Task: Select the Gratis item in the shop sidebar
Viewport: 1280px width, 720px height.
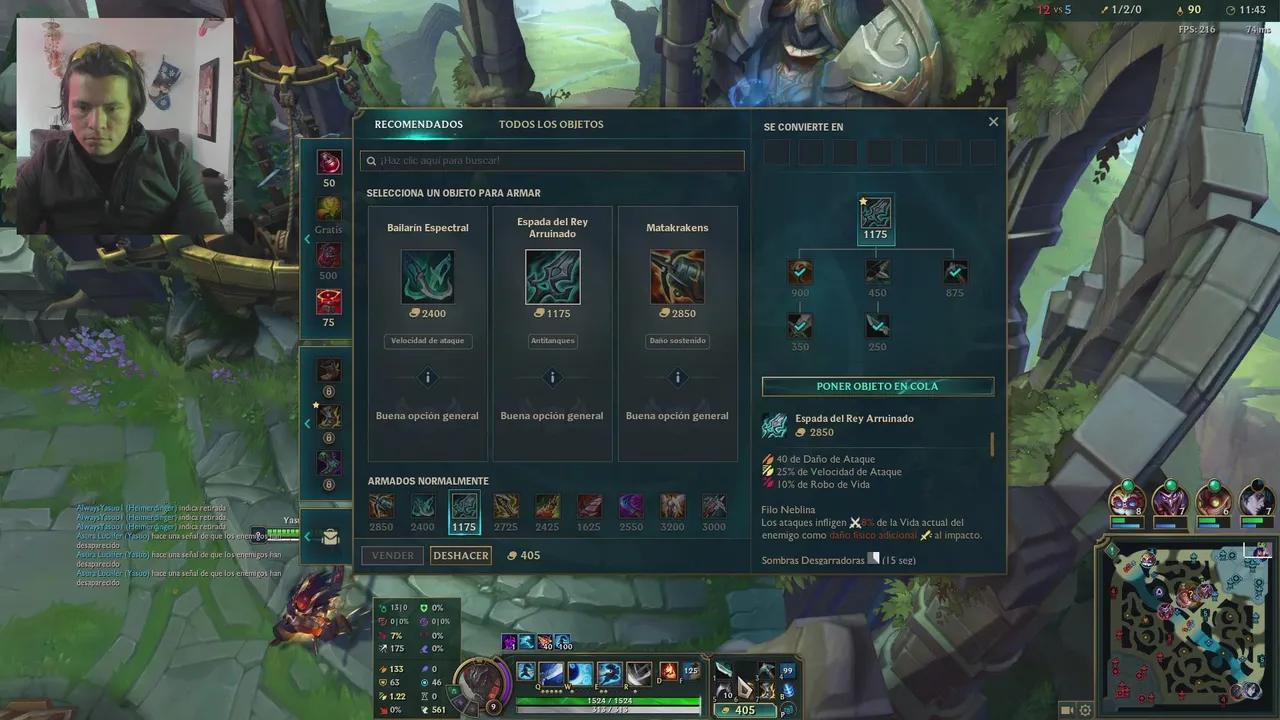Action: [329, 208]
